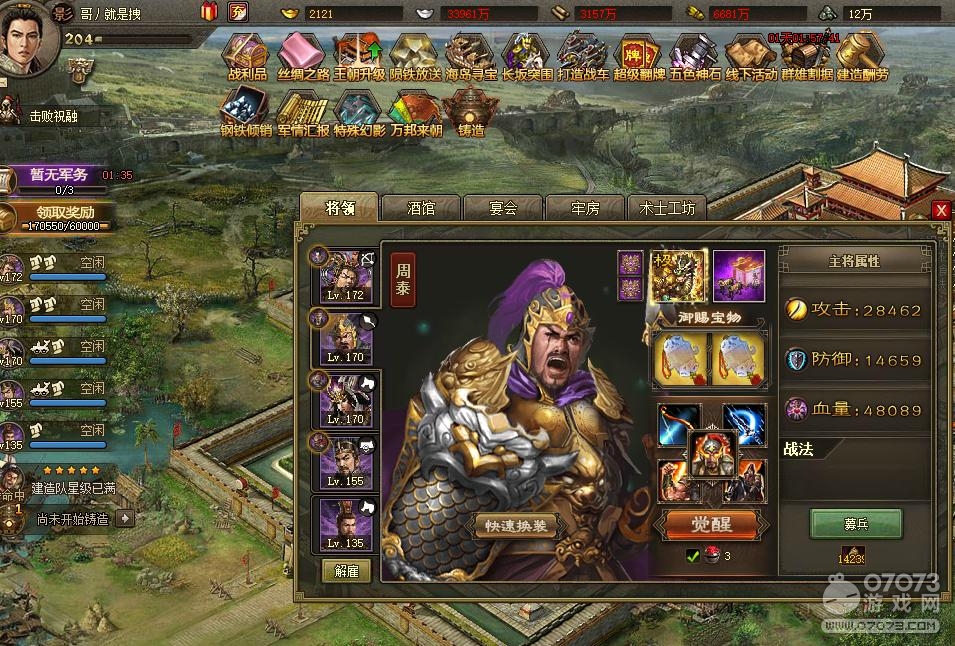955x646 pixels.
Task: Switch to the 酒馆 tab
Action: 421,208
